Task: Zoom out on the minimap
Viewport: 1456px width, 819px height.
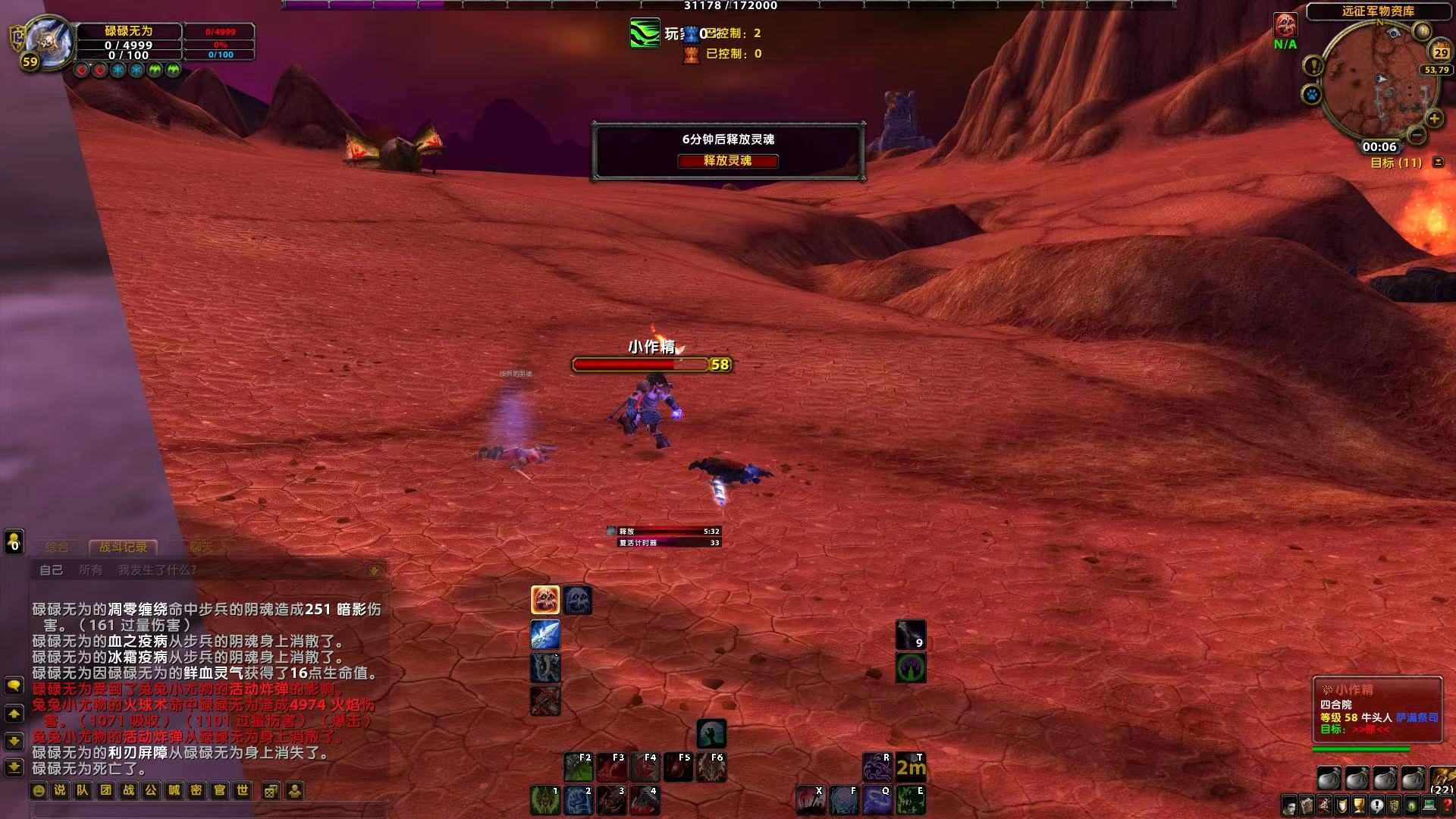Action: [1416, 134]
